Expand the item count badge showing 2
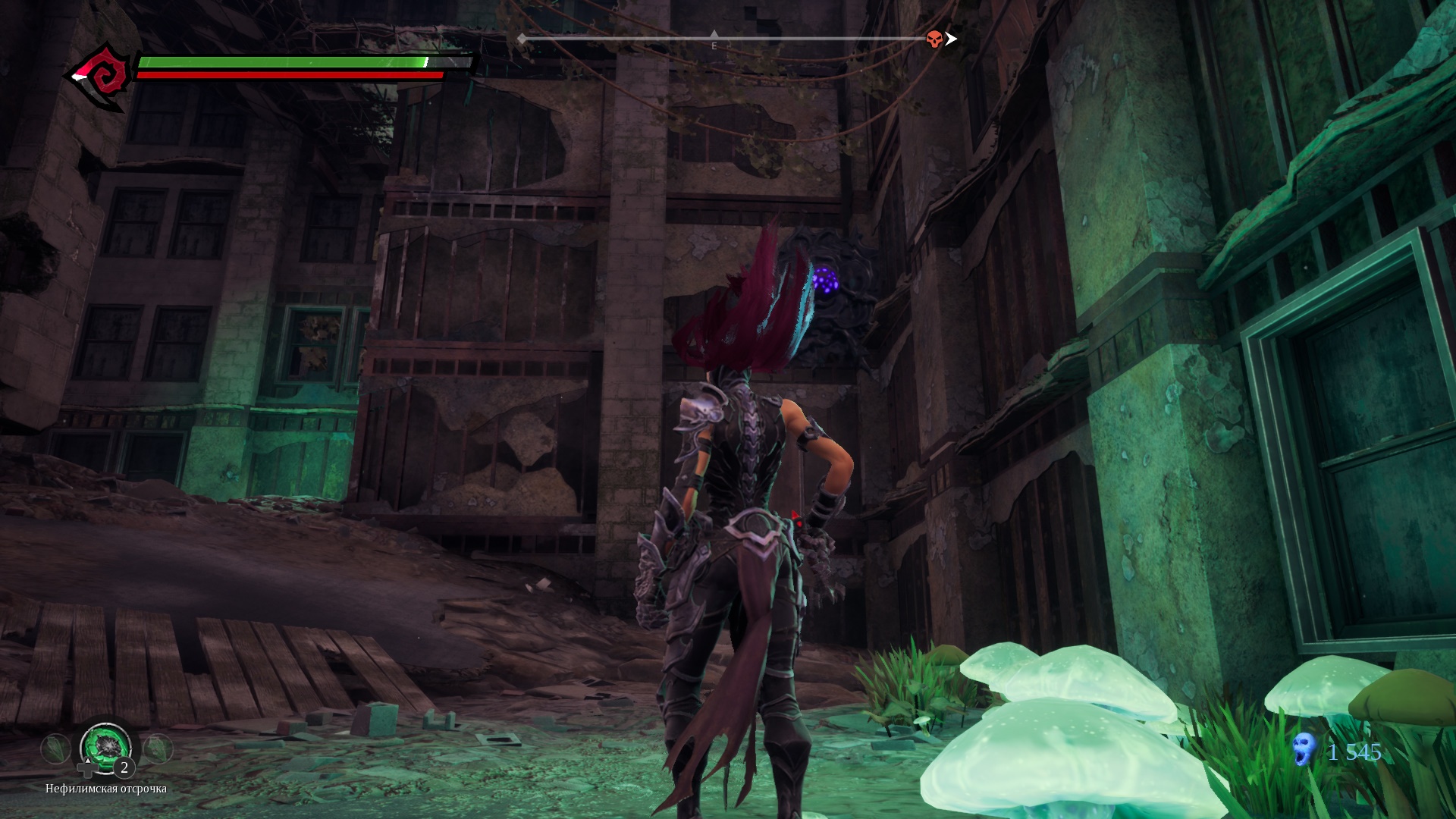Image resolution: width=1456 pixels, height=819 pixels. pyautogui.click(x=124, y=769)
